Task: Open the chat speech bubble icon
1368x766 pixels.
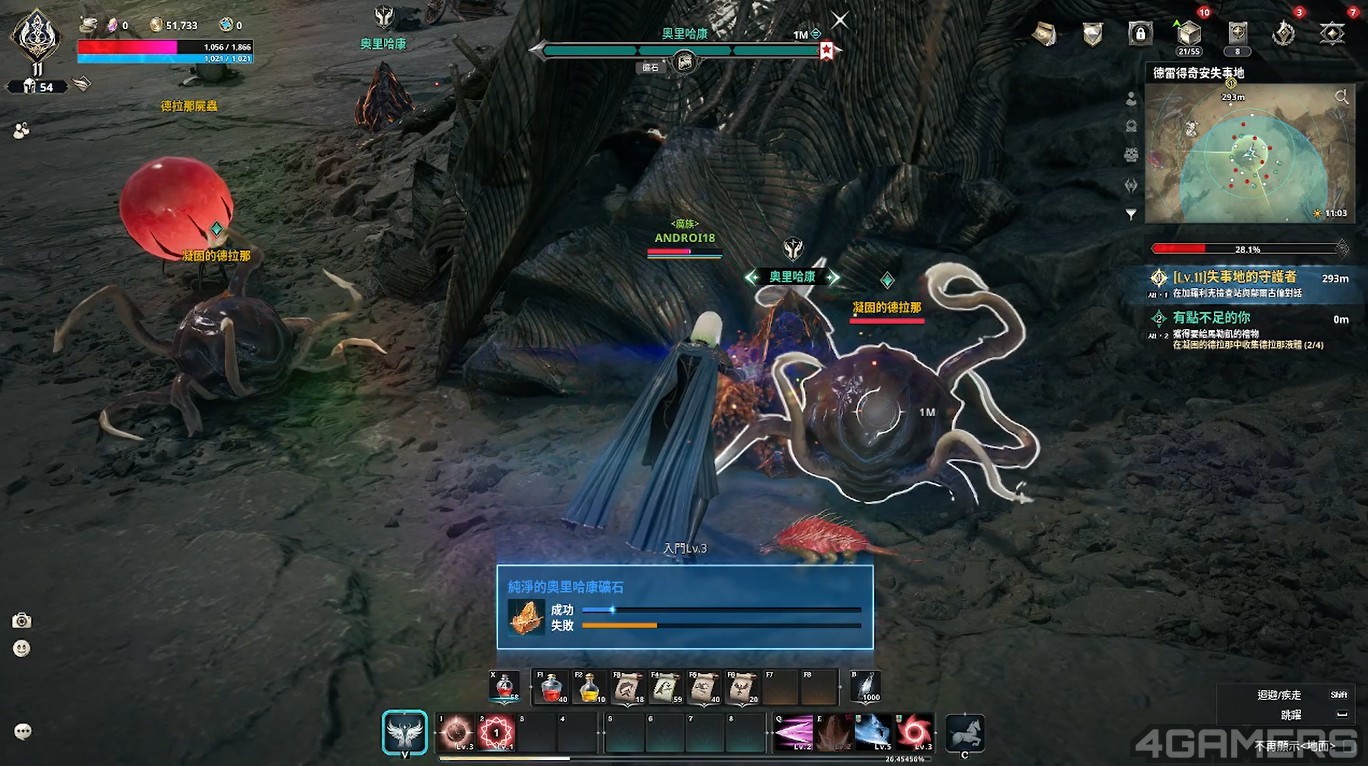Action: [x=22, y=732]
